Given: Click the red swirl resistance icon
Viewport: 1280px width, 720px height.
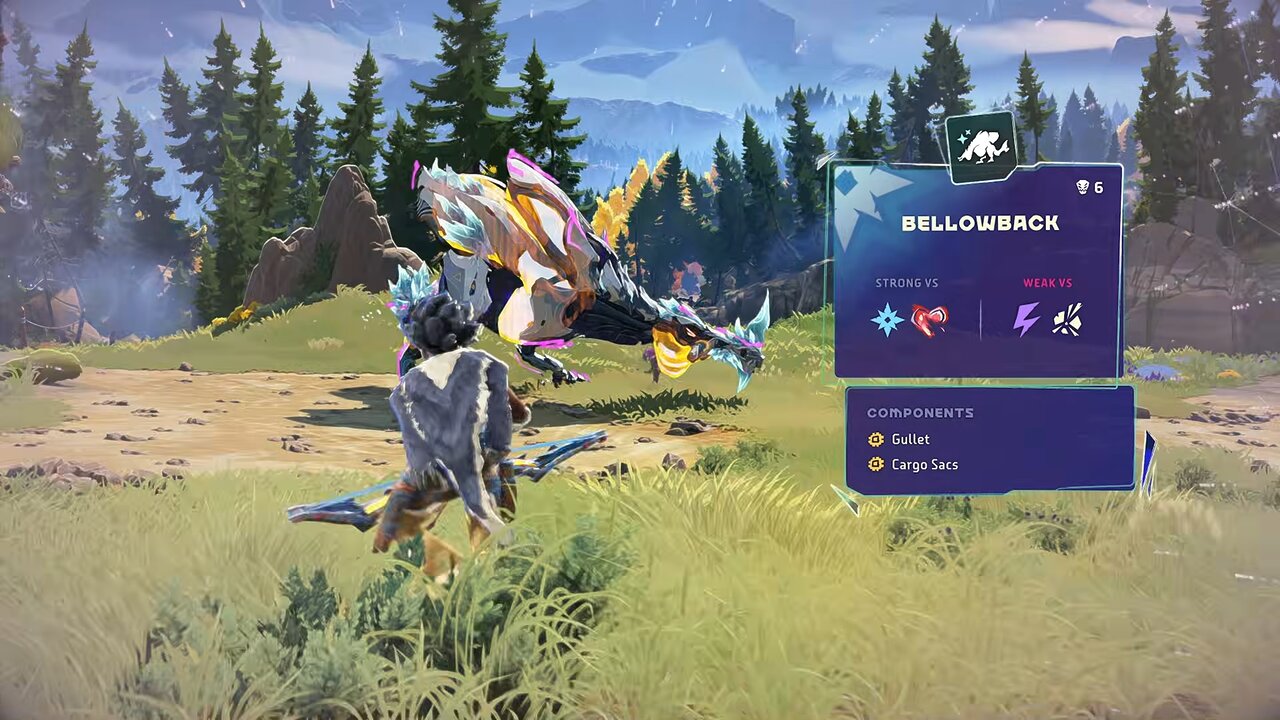Looking at the screenshot, I should pyautogui.click(x=930, y=320).
